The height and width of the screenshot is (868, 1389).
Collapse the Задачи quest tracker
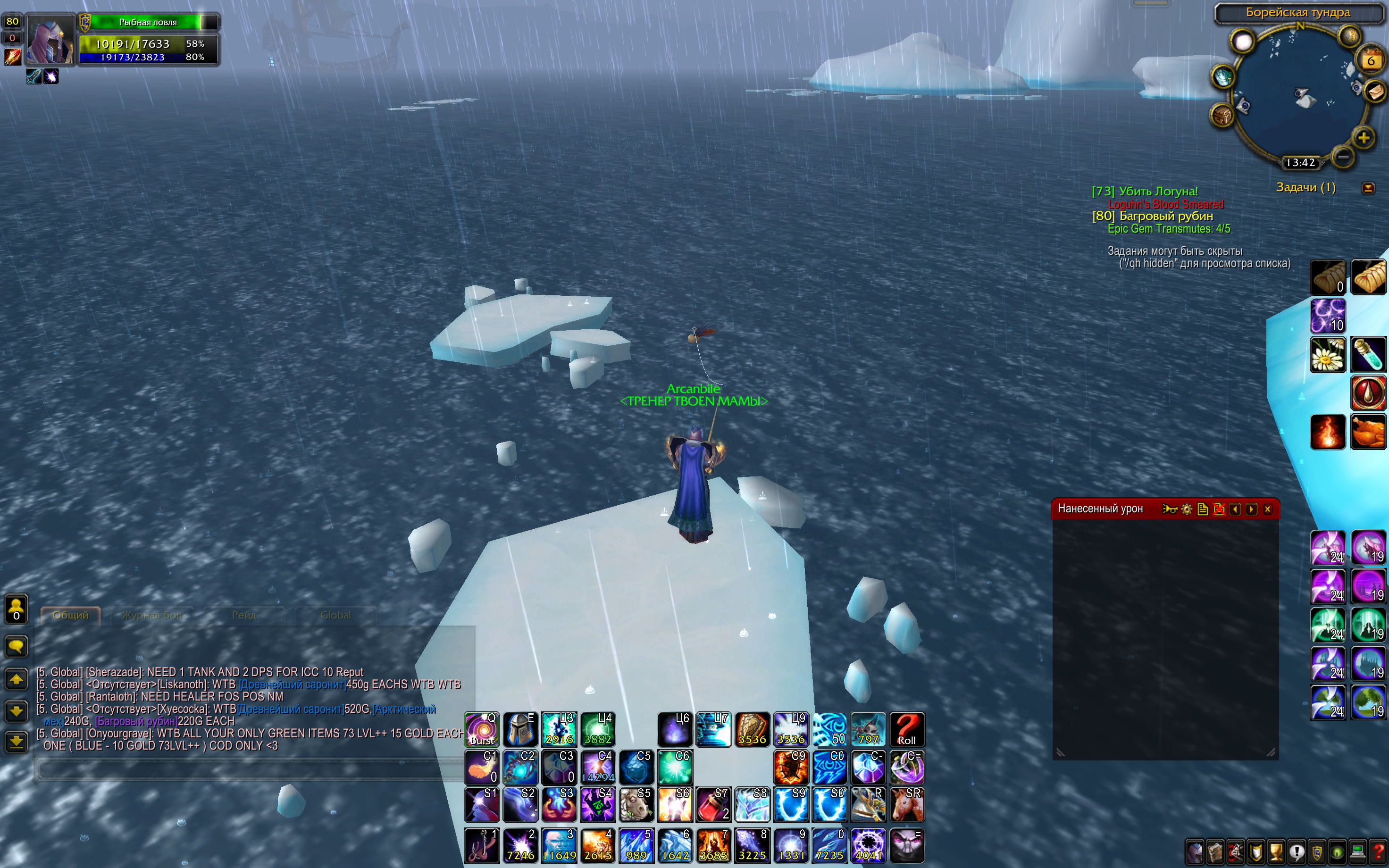pyautogui.click(x=1368, y=188)
